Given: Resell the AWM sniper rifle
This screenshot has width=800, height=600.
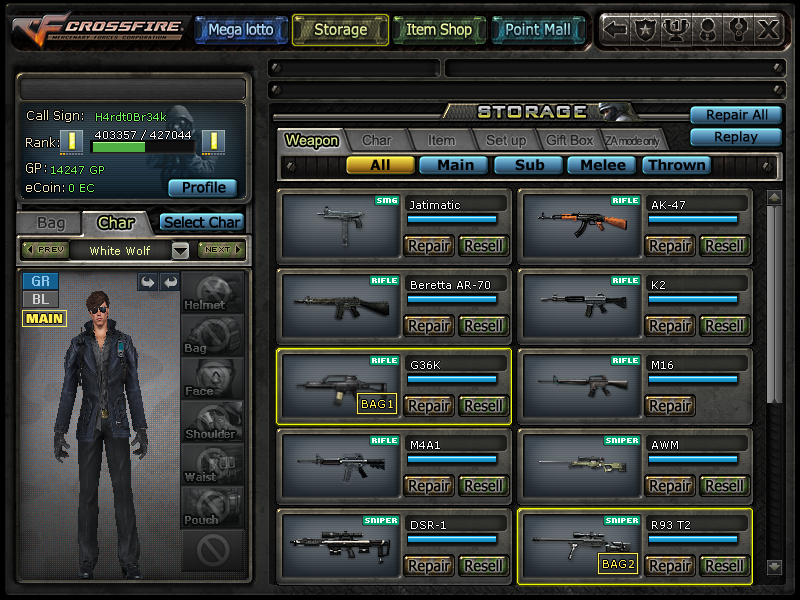Looking at the screenshot, I should point(724,486).
